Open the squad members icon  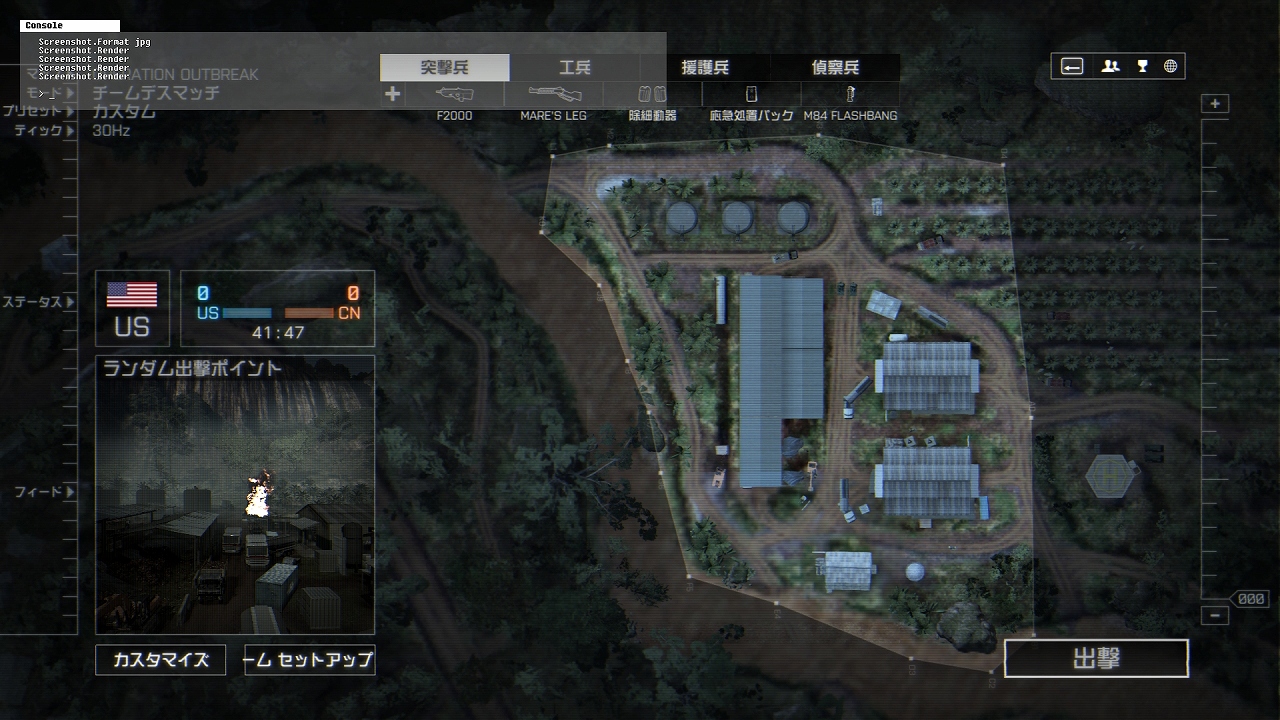(1110, 67)
